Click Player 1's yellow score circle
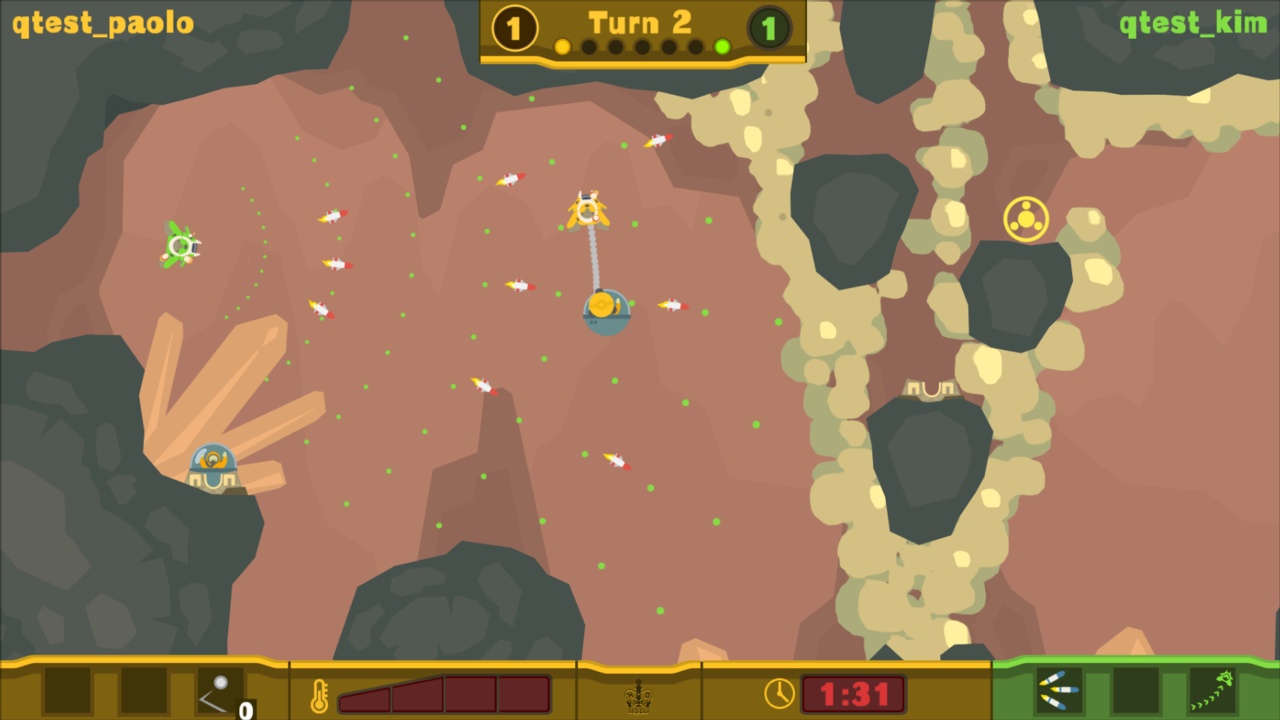Image resolution: width=1280 pixels, height=720 pixels. [513, 28]
